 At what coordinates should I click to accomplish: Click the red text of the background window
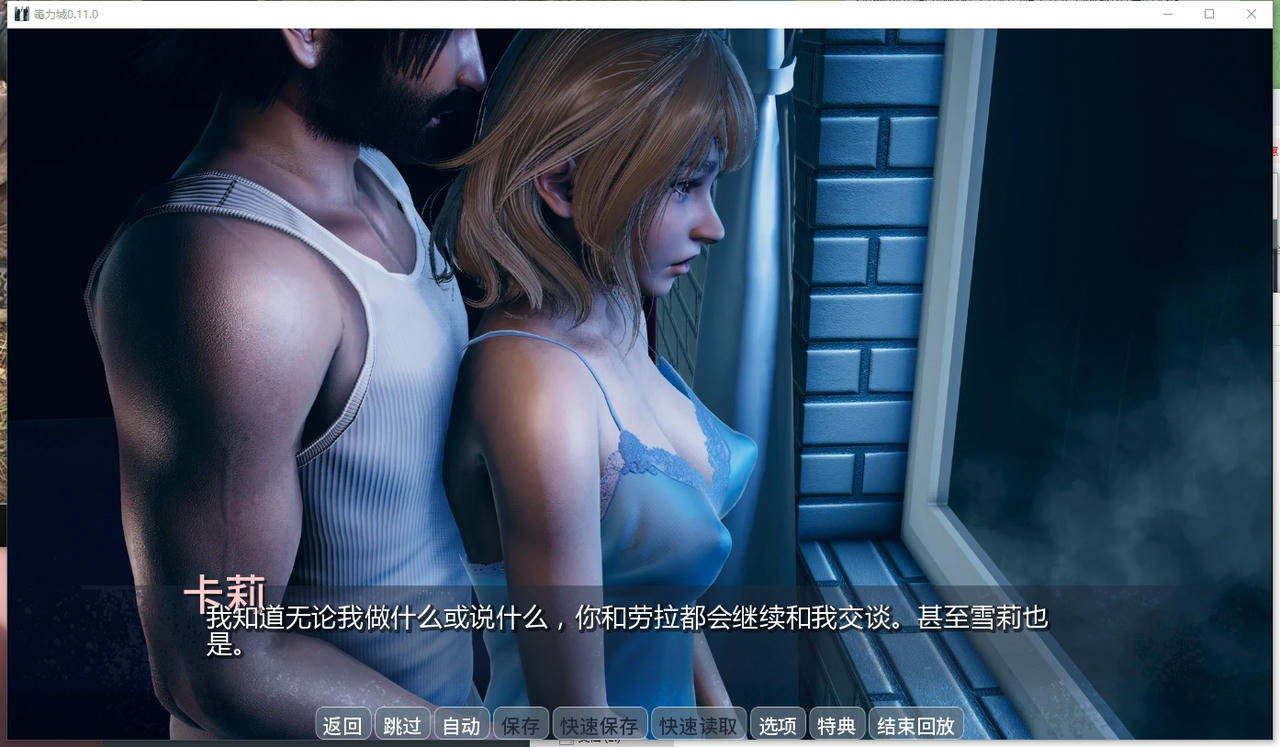tap(1276, 152)
